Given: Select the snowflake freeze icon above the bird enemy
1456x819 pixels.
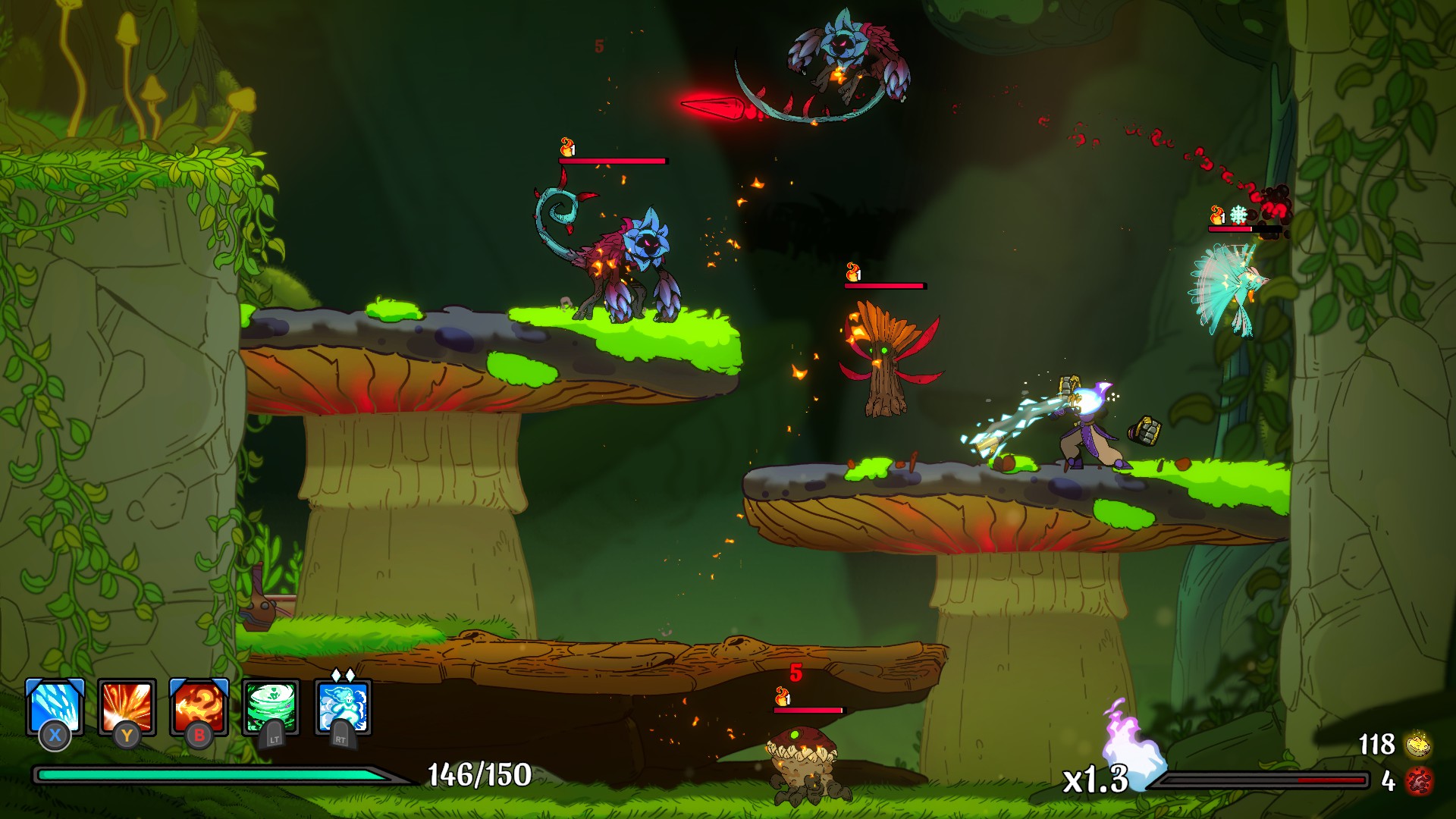Looking at the screenshot, I should coord(1238,215).
